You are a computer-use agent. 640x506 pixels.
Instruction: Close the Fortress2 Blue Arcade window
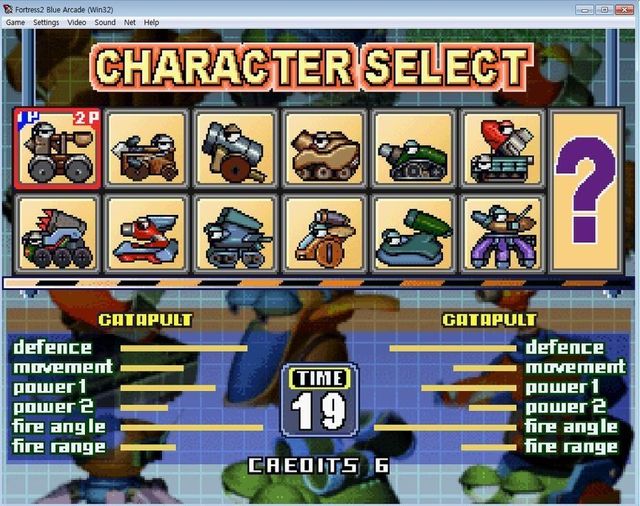[x=625, y=8]
